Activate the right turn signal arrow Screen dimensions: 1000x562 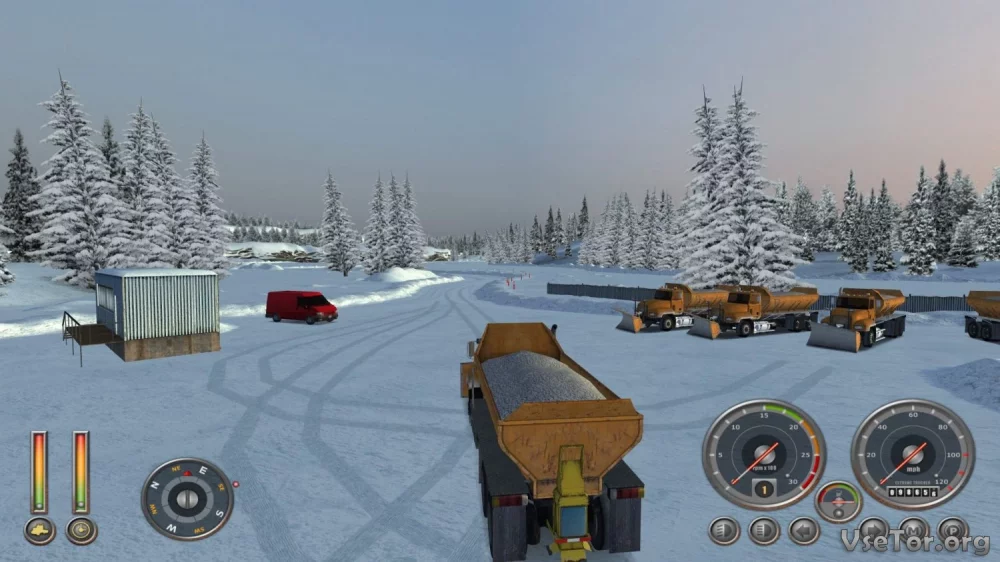point(873,528)
